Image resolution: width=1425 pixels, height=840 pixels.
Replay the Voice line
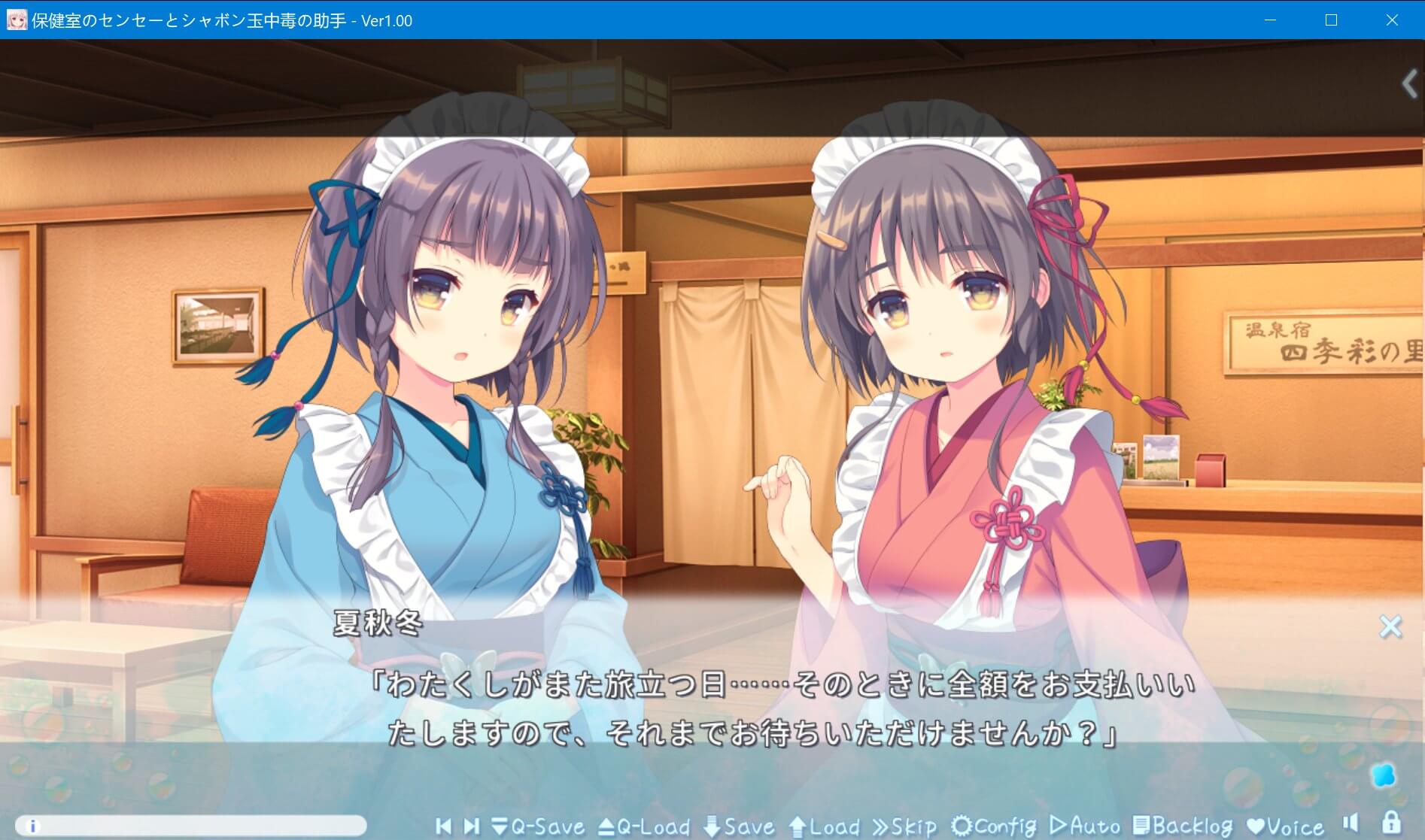(1285, 826)
